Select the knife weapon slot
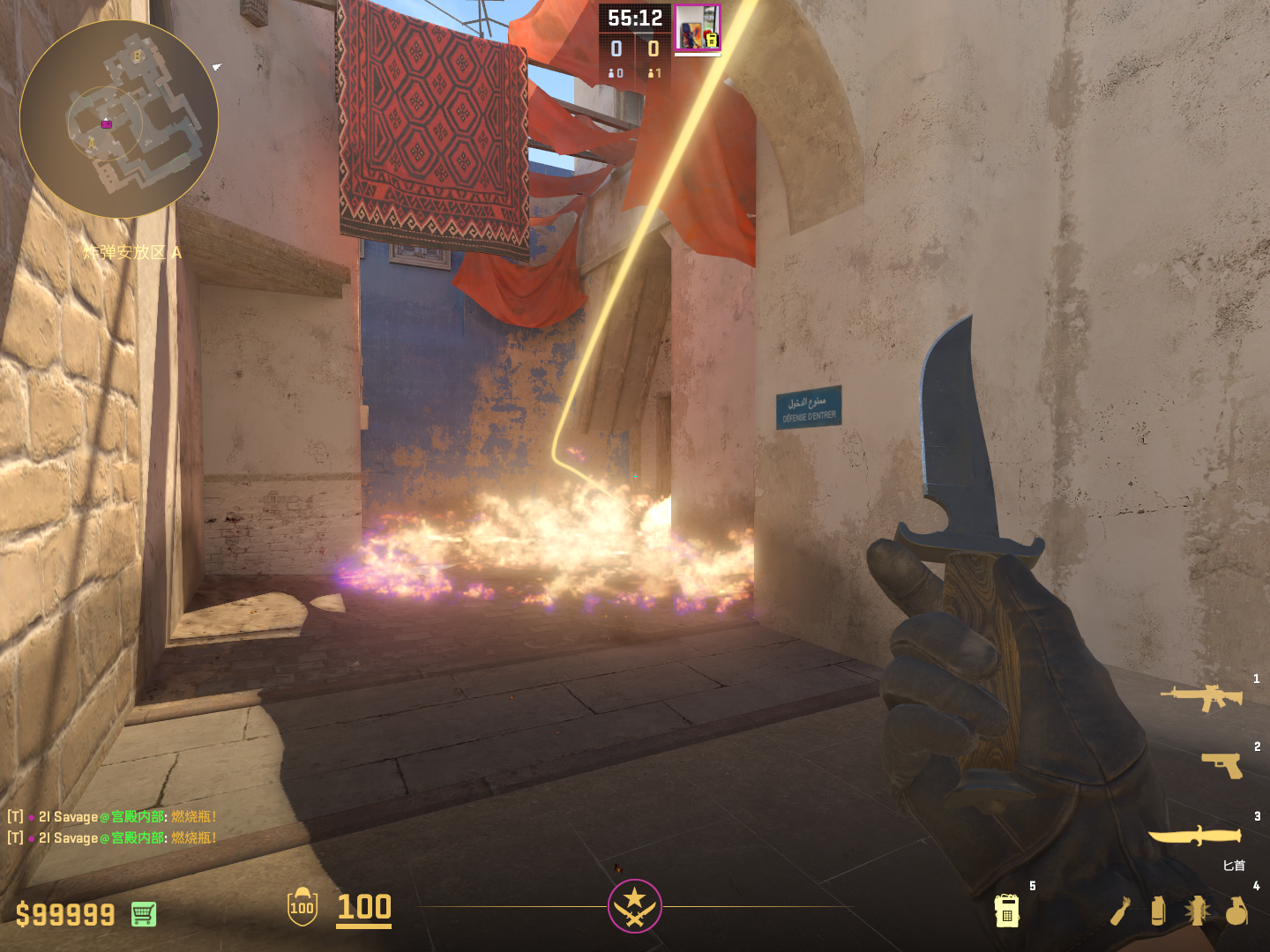 click(x=1195, y=835)
